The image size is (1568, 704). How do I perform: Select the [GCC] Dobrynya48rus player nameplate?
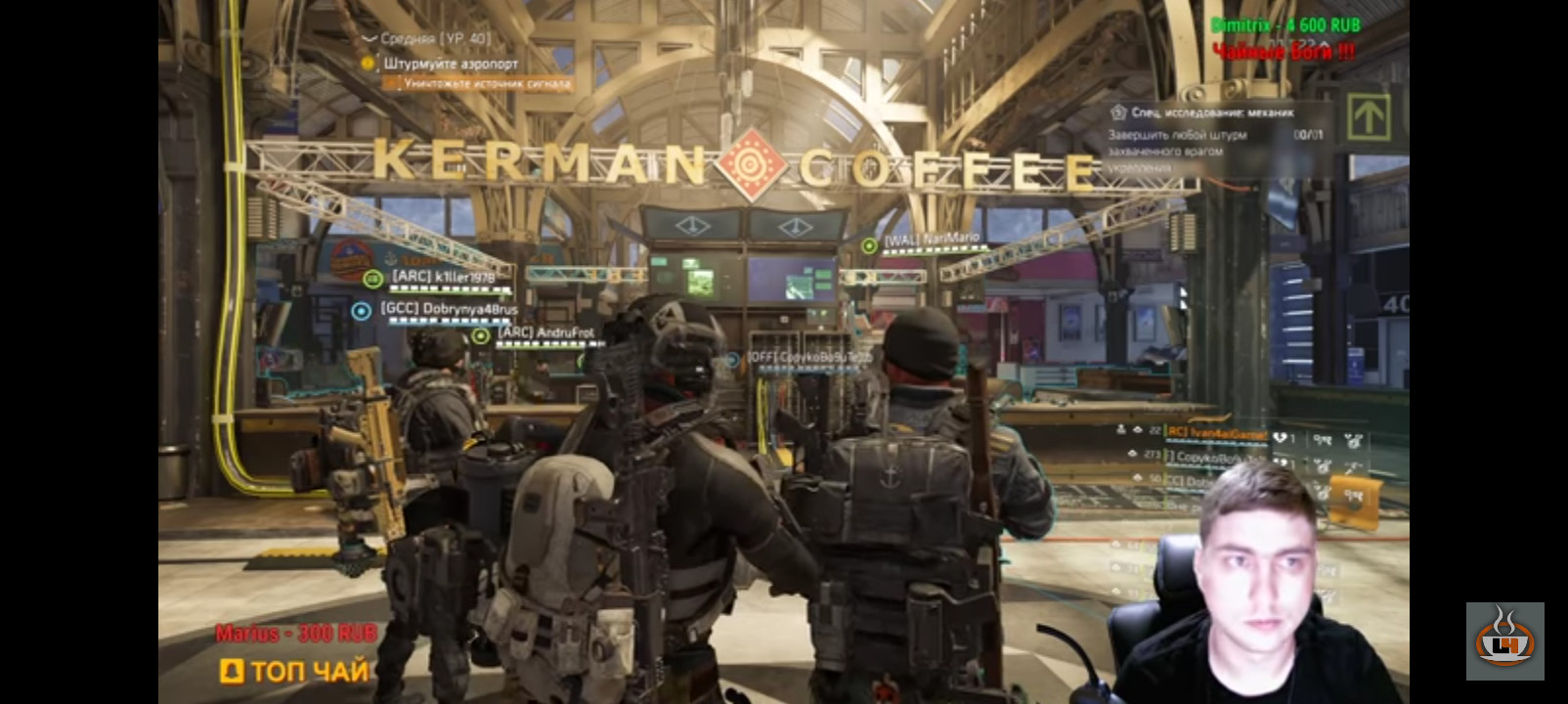pos(449,309)
